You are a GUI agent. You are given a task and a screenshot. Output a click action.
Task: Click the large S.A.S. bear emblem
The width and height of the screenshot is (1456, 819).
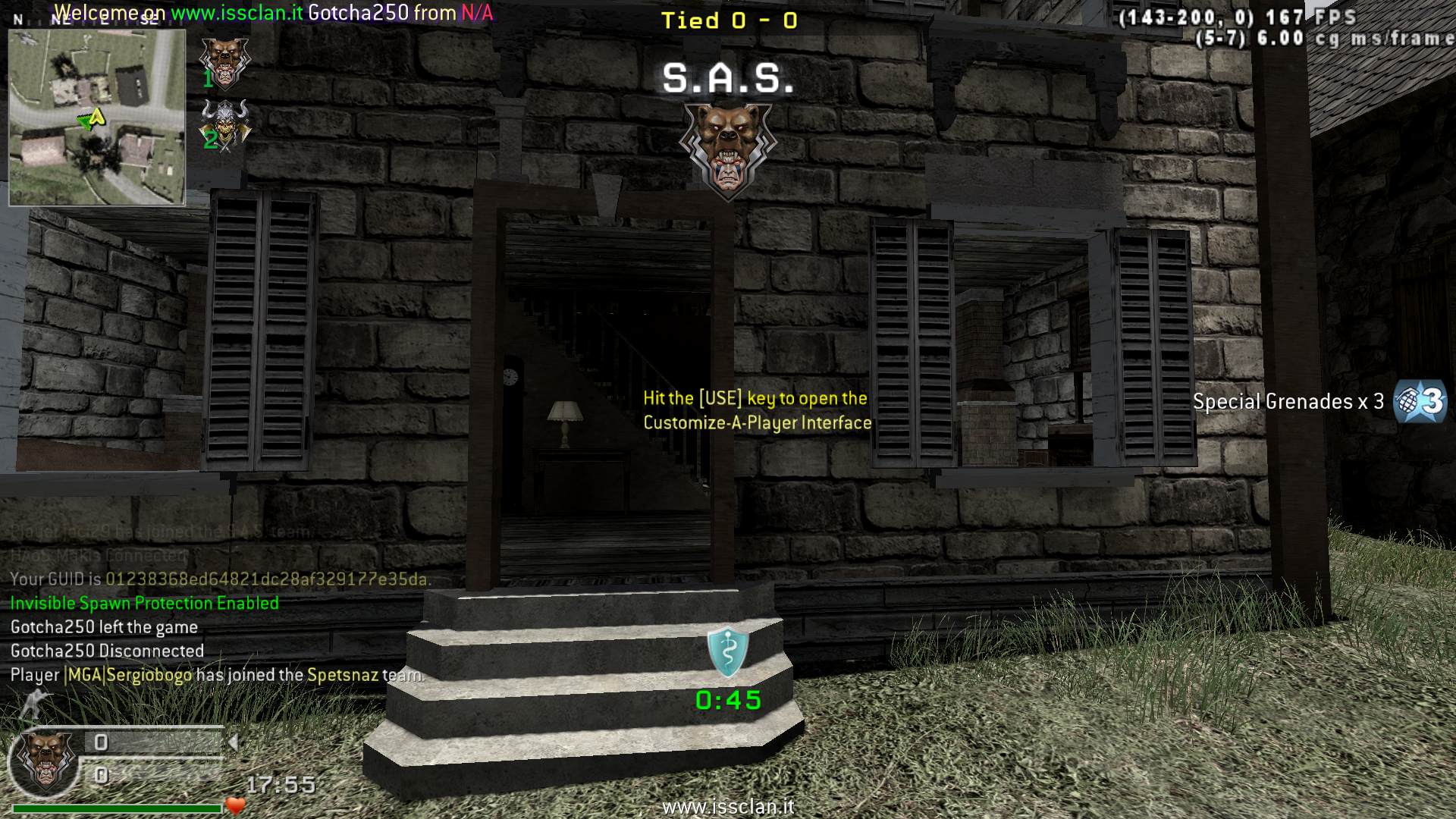point(726,149)
